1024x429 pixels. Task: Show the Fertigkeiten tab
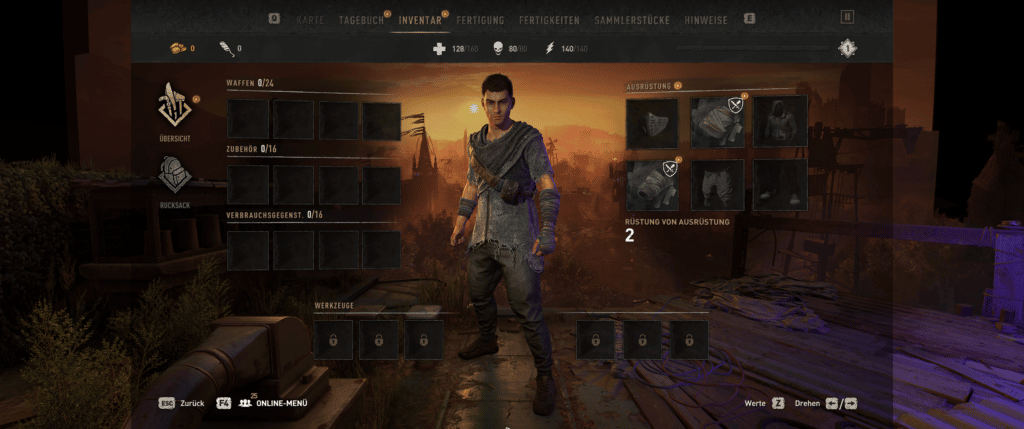click(549, 20)
